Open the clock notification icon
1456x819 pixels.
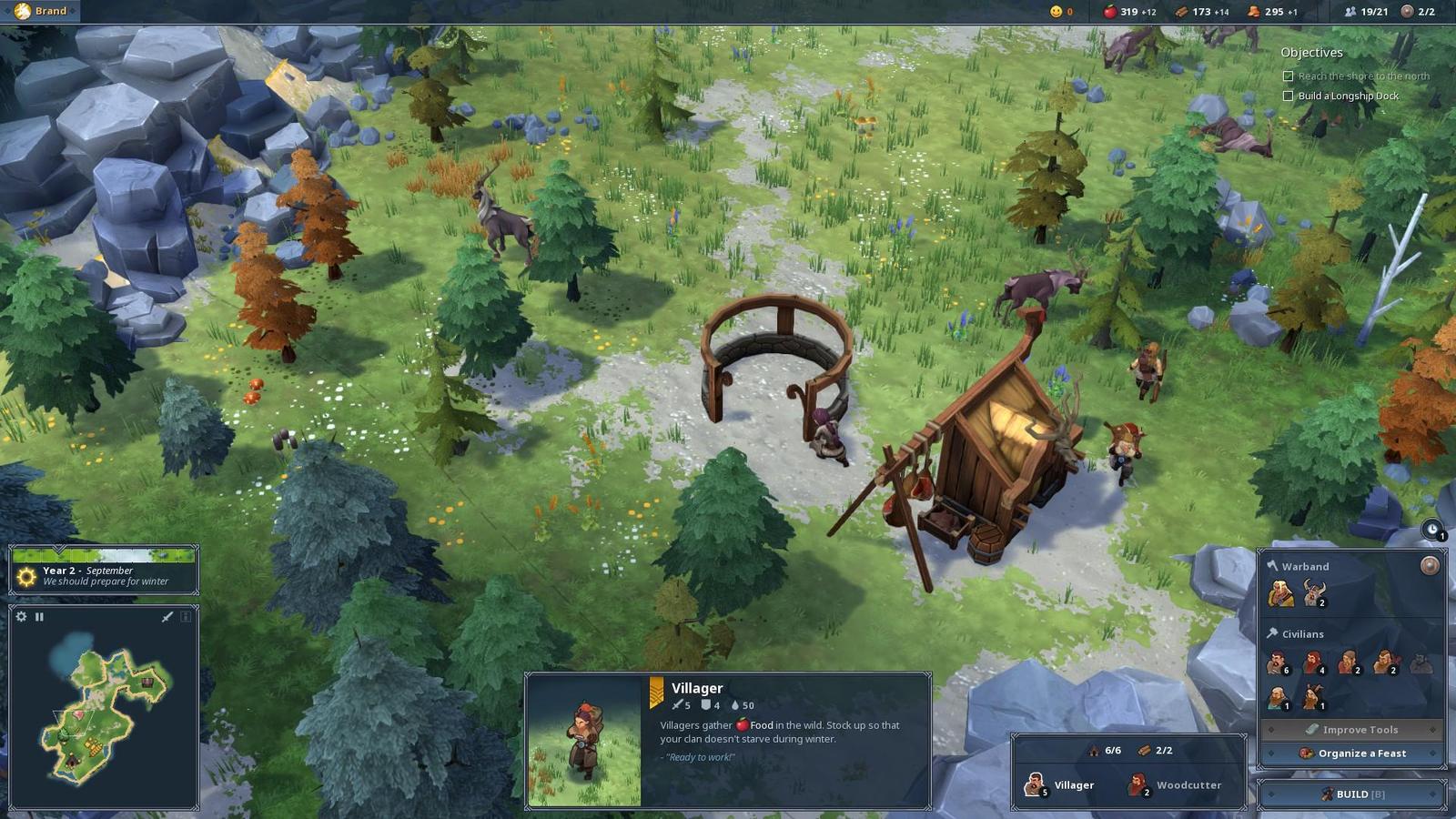pyautogui.click(x=1432, y=530)
